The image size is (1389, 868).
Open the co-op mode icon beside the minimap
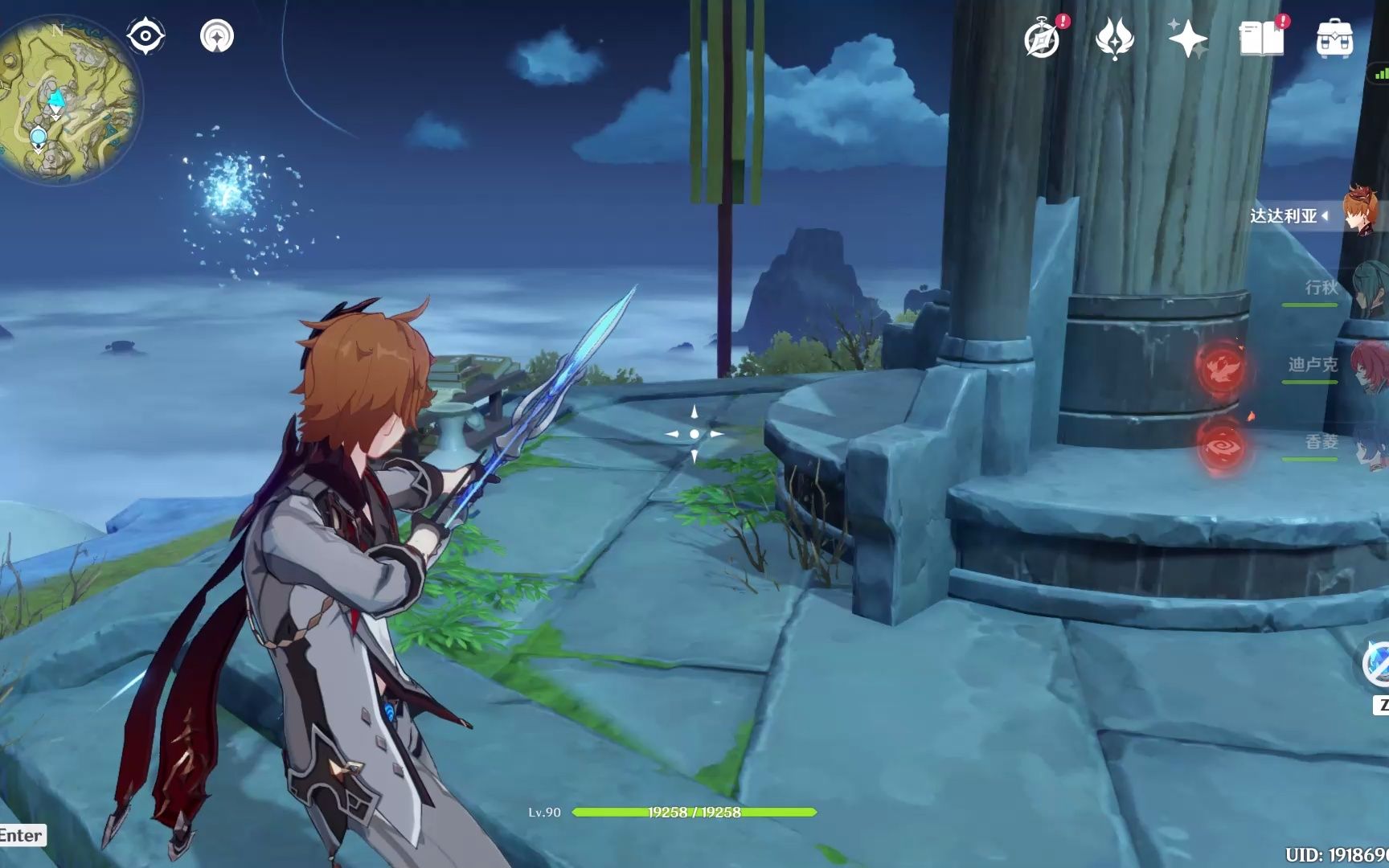click(x=217, y=36)
